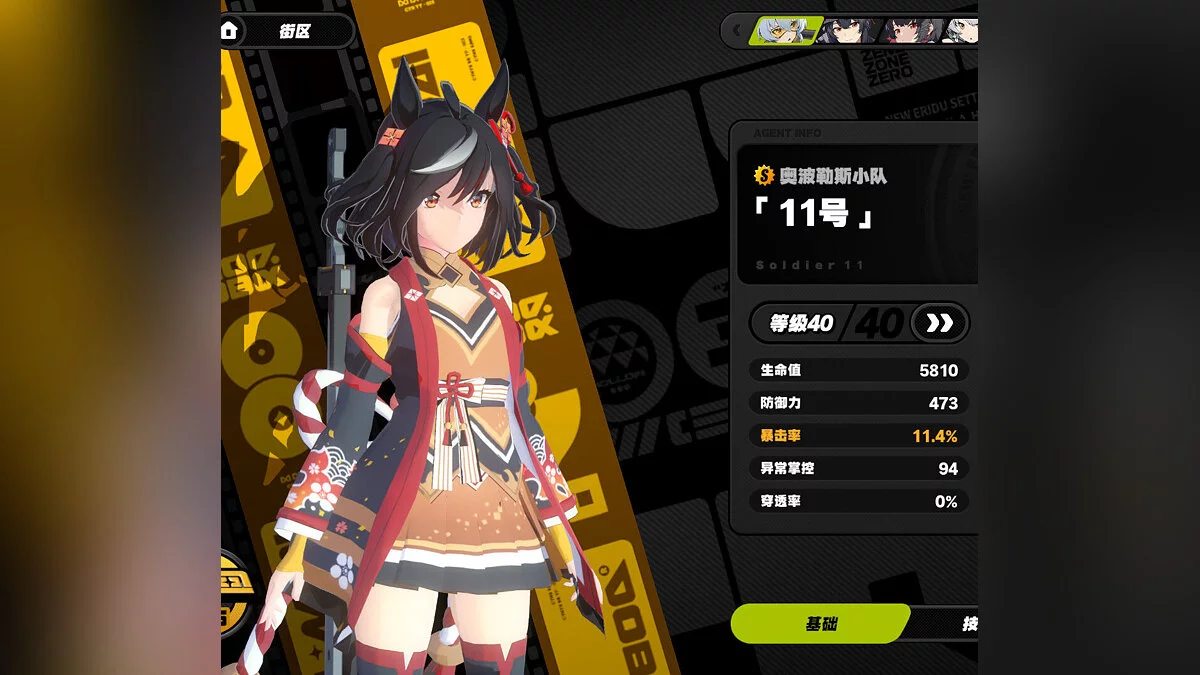Click the home icon button

click(229, 31)
